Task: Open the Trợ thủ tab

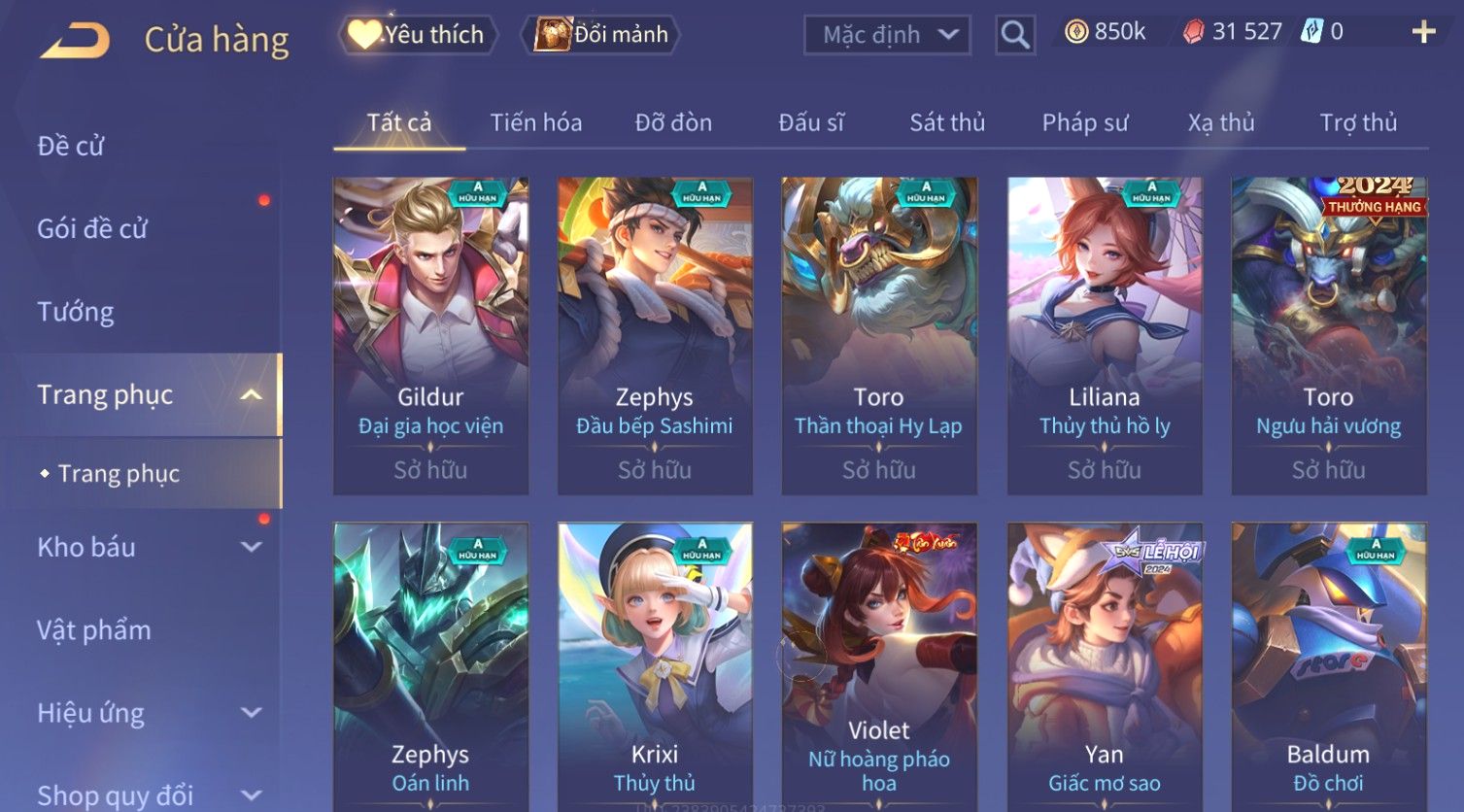Action: pos(1357,122)
